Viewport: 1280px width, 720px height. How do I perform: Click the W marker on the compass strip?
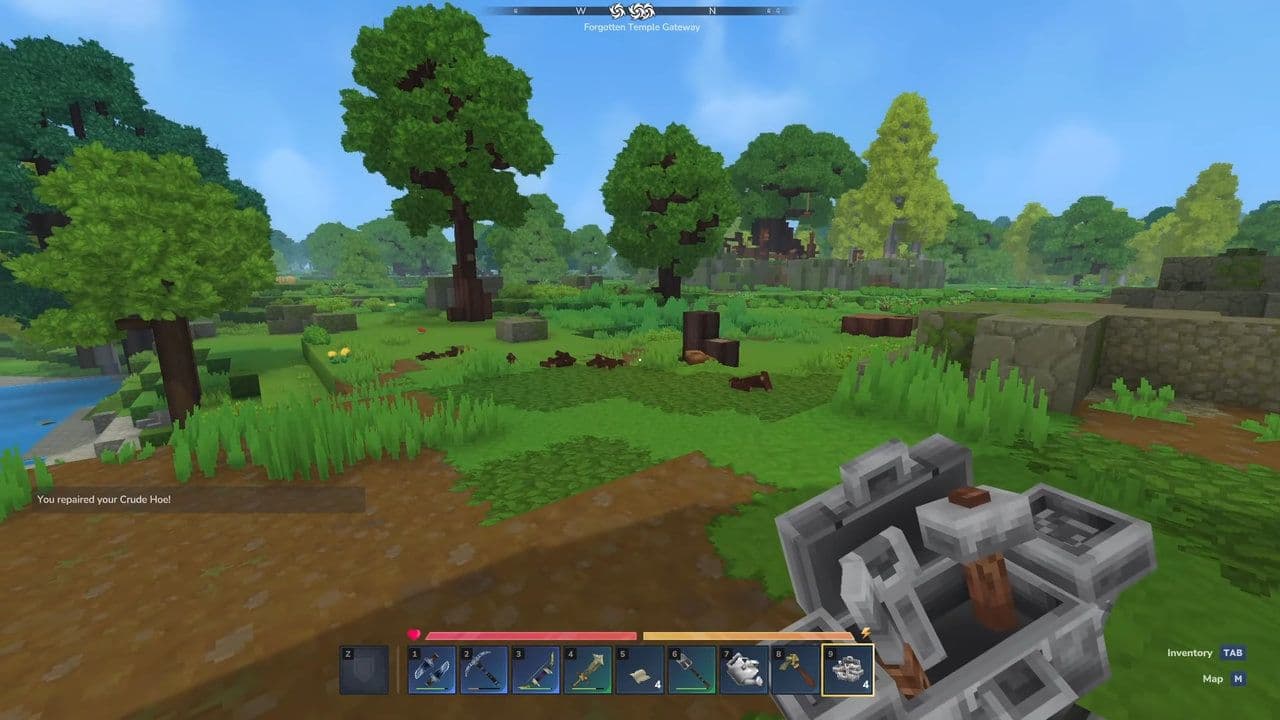tap(581, 13)
